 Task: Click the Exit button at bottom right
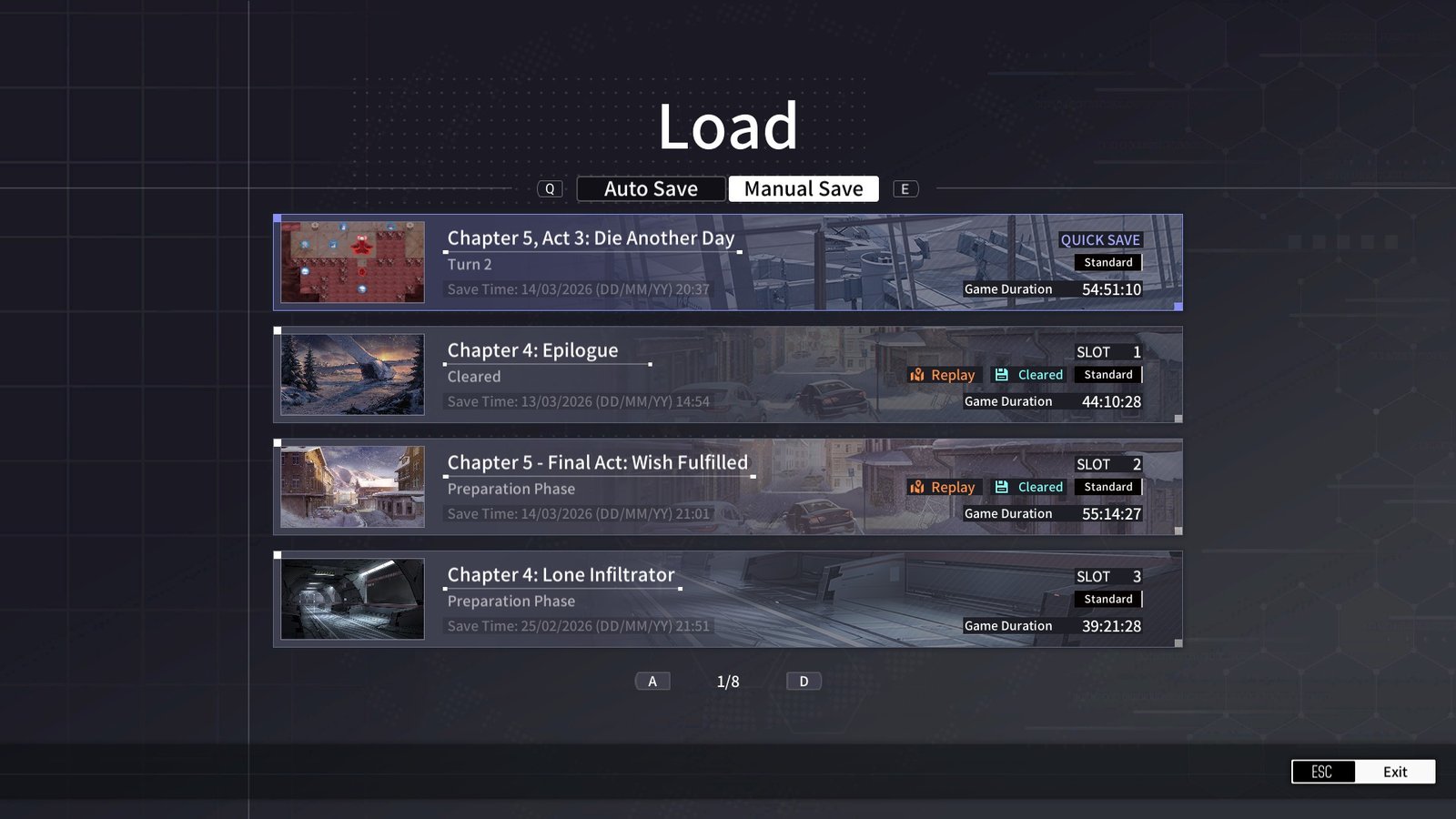click(x=1394, y=771)
